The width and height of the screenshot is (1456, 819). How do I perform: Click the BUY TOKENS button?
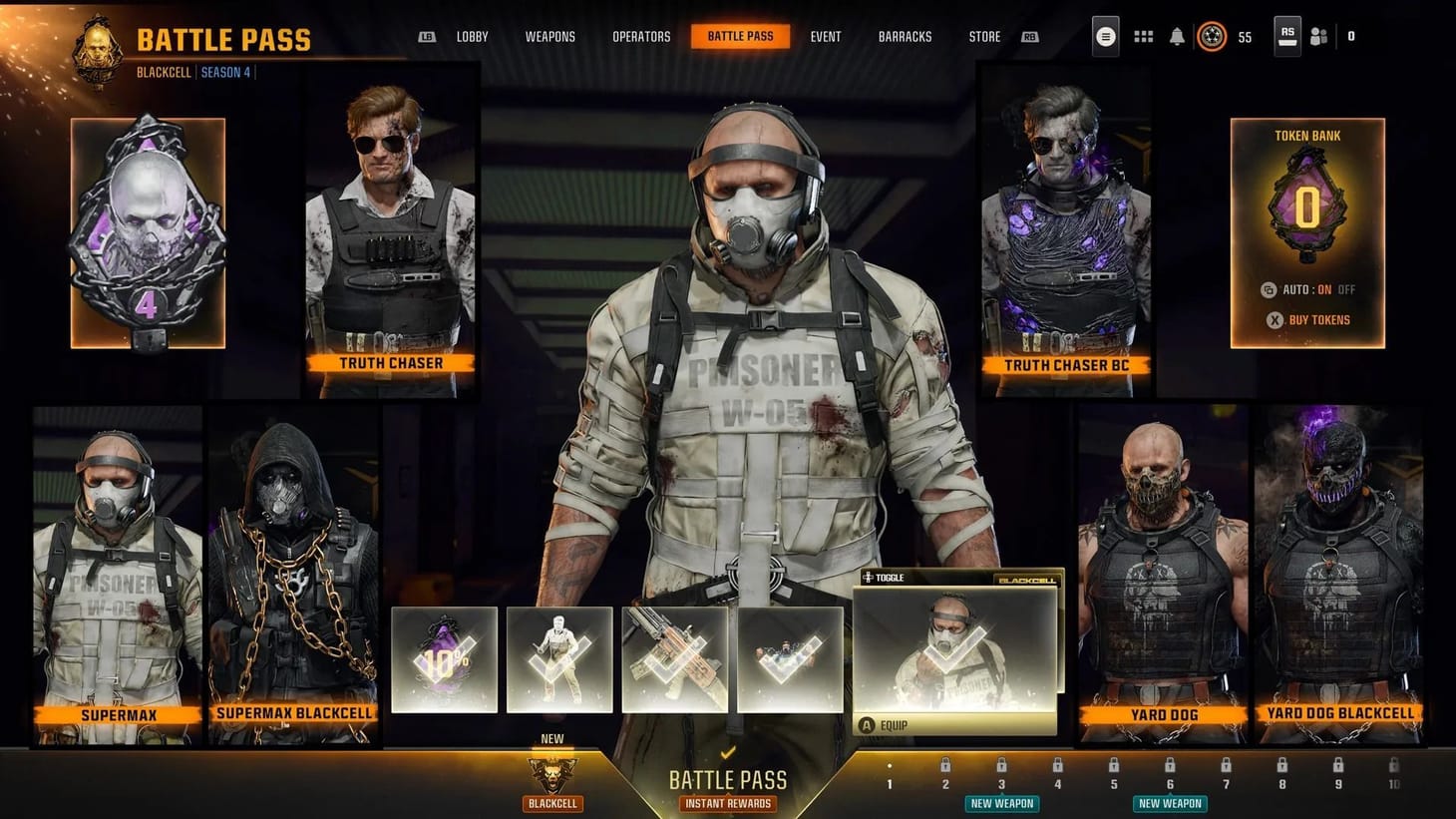pos(1318,319)
